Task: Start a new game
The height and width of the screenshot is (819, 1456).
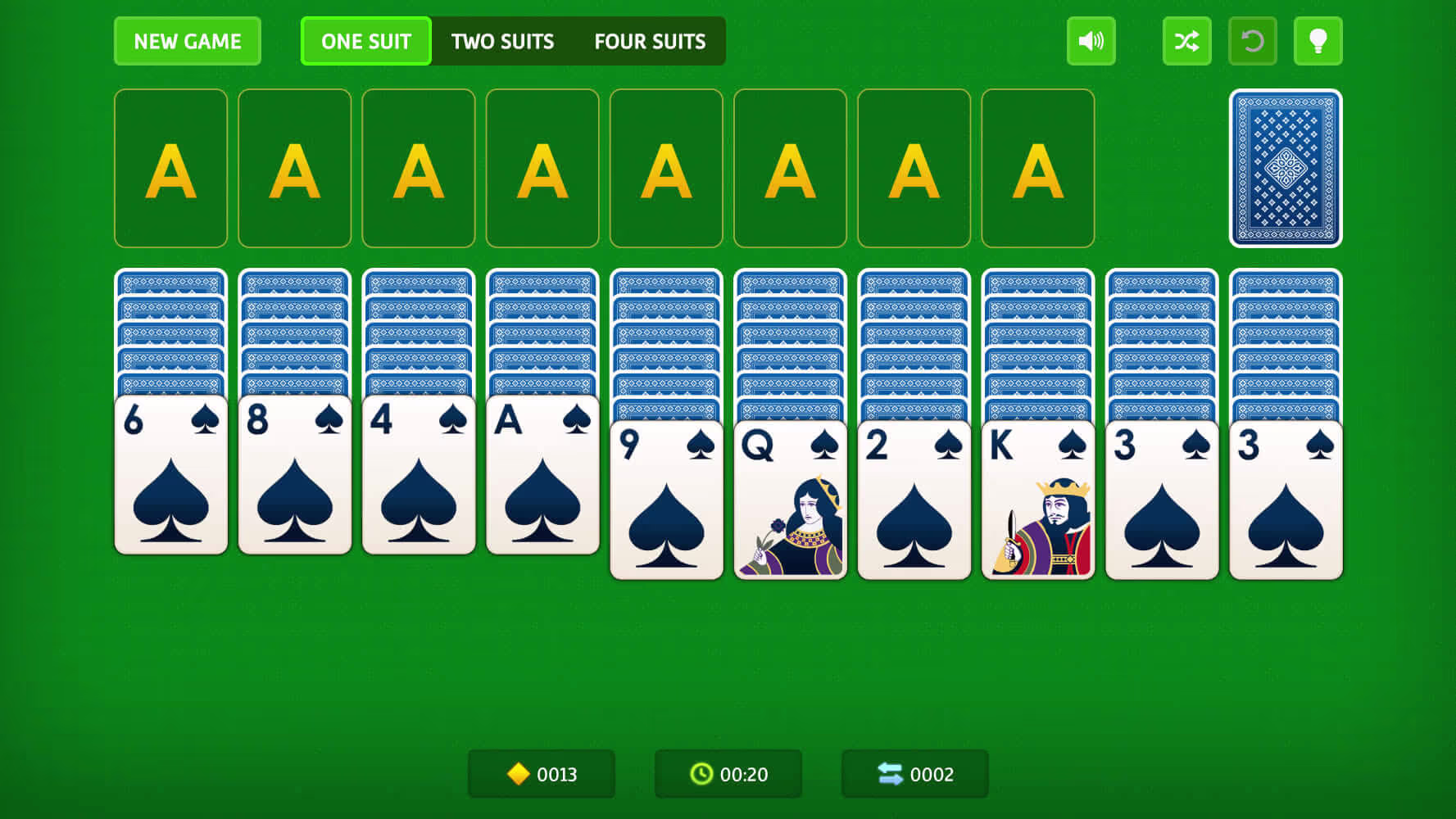Action: click(x=187, y=41)
